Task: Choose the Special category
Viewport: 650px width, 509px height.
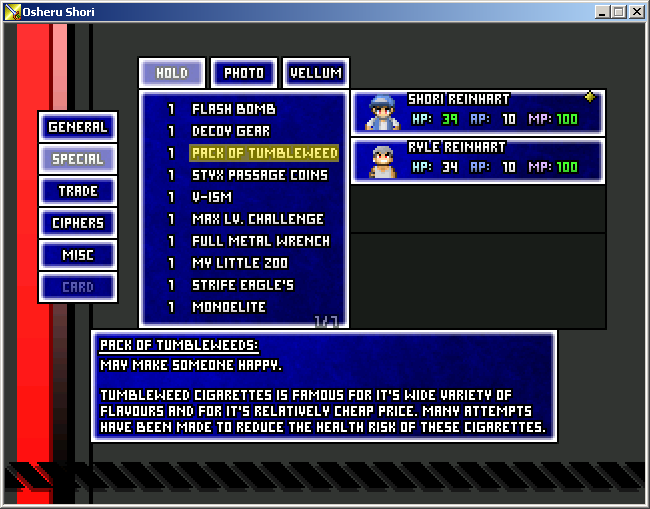Action: [x=78, y=159]
